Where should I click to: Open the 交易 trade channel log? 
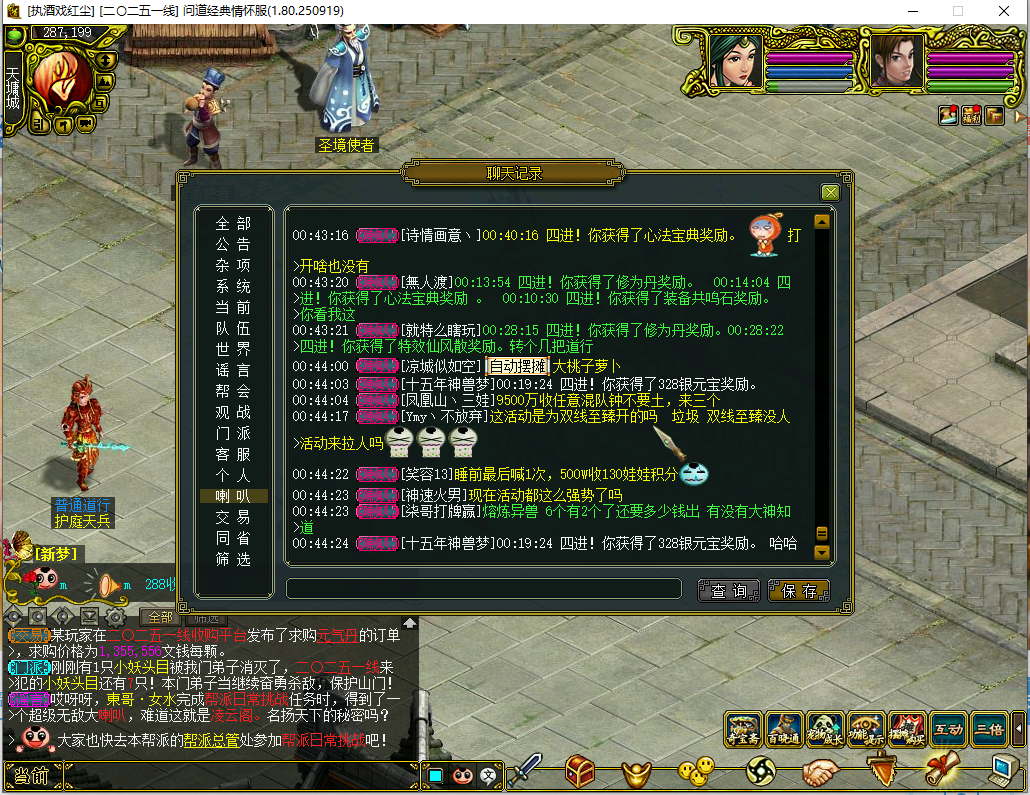click(234, 517)
